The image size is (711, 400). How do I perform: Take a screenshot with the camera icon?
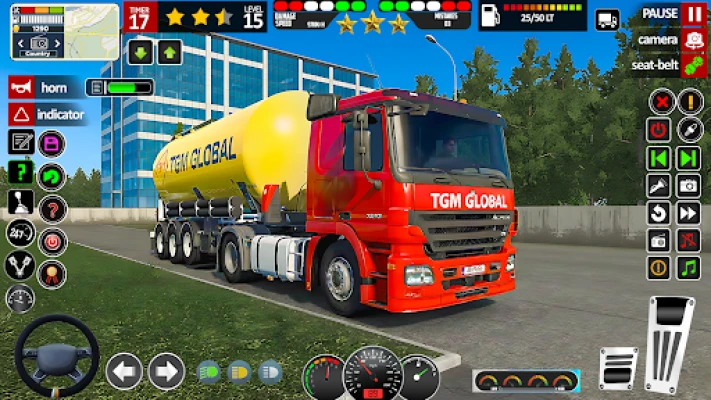tap(688, 186)
